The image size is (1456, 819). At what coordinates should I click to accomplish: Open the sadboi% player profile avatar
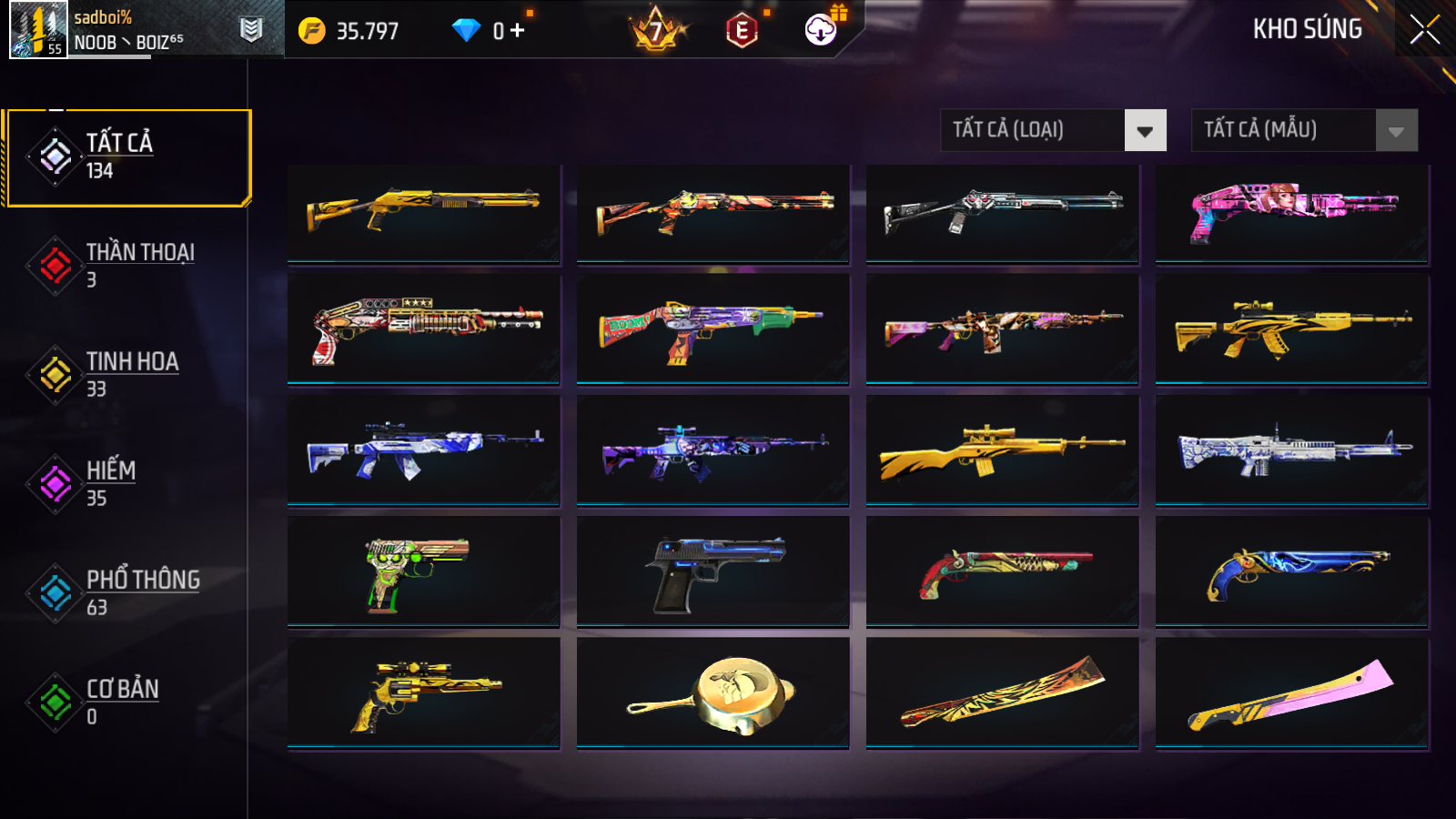click(x=38, y=30)
